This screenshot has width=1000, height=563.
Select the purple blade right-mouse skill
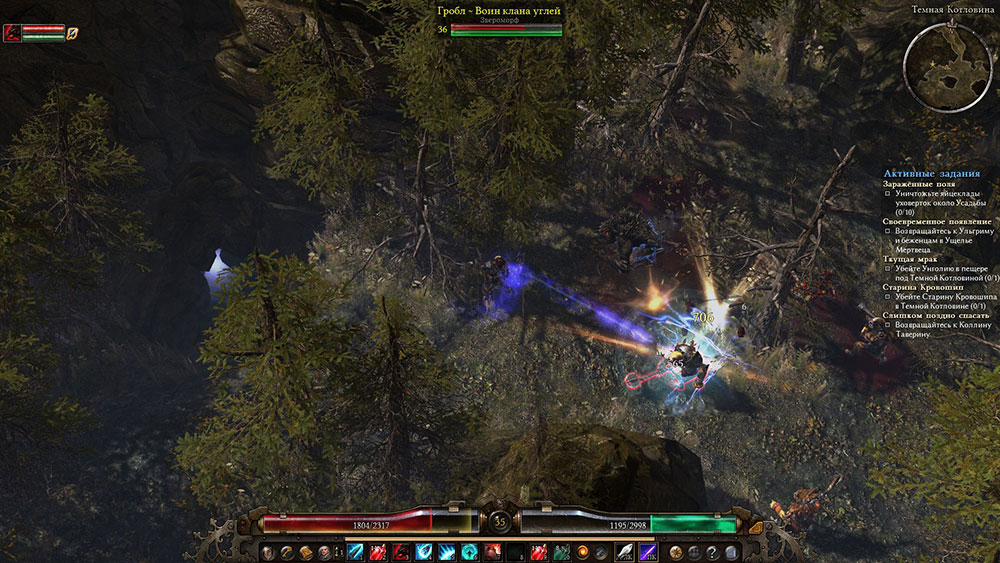[647, 552]
